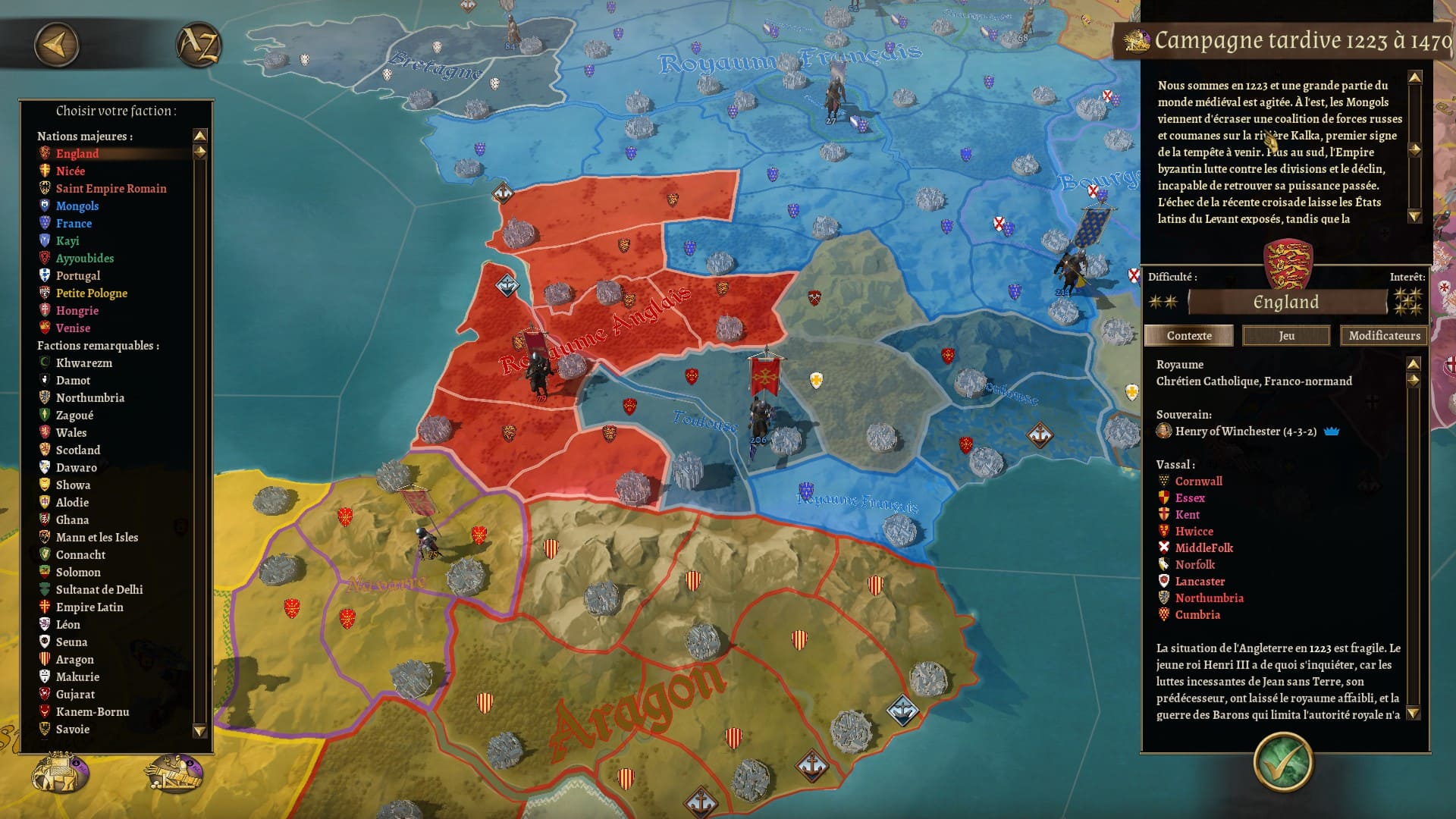Select France in major nations
The image size is (1456, 819).
[74, 224]
